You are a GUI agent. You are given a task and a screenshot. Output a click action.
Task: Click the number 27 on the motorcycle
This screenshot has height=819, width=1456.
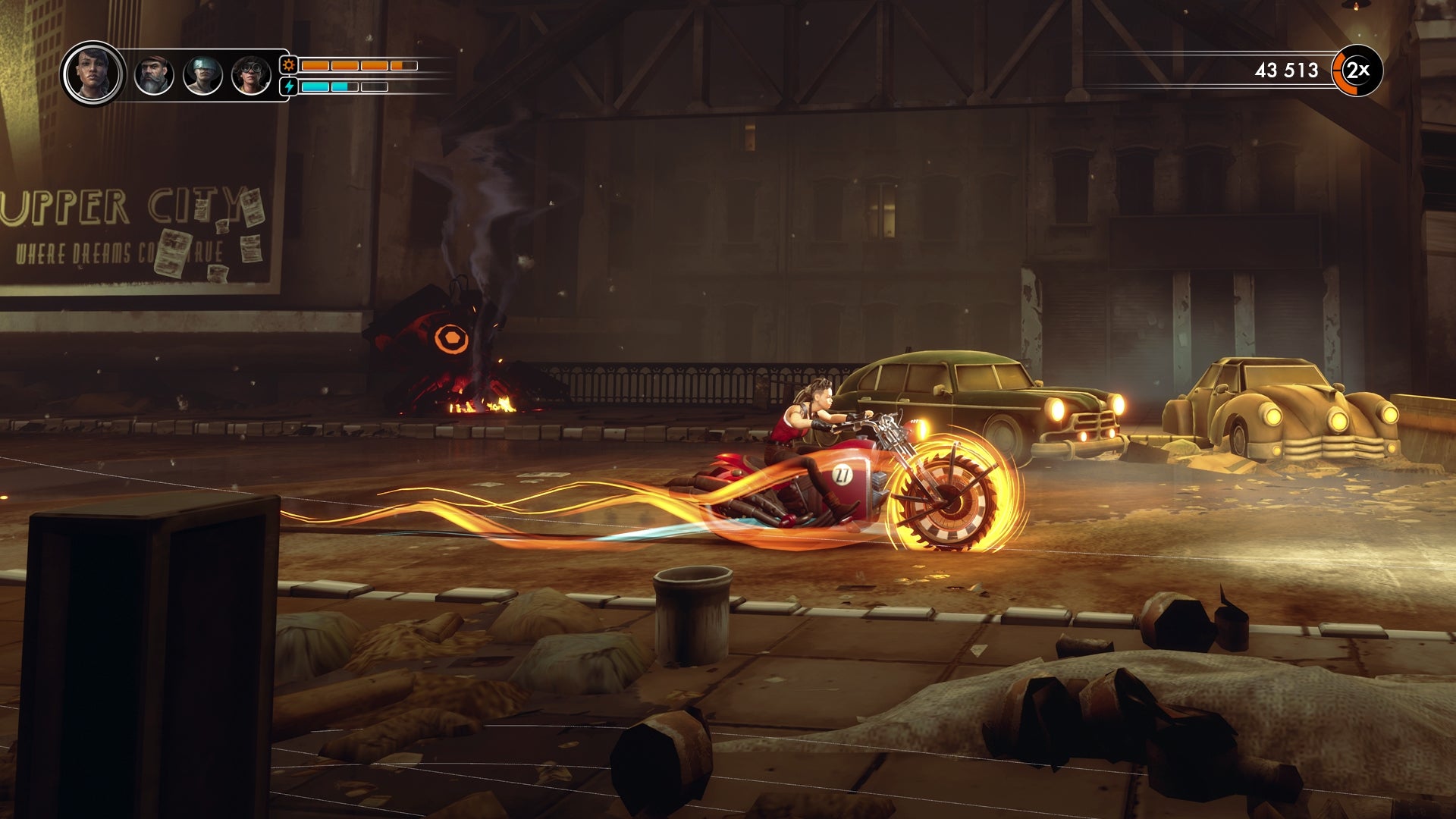(x=843, y=473)
